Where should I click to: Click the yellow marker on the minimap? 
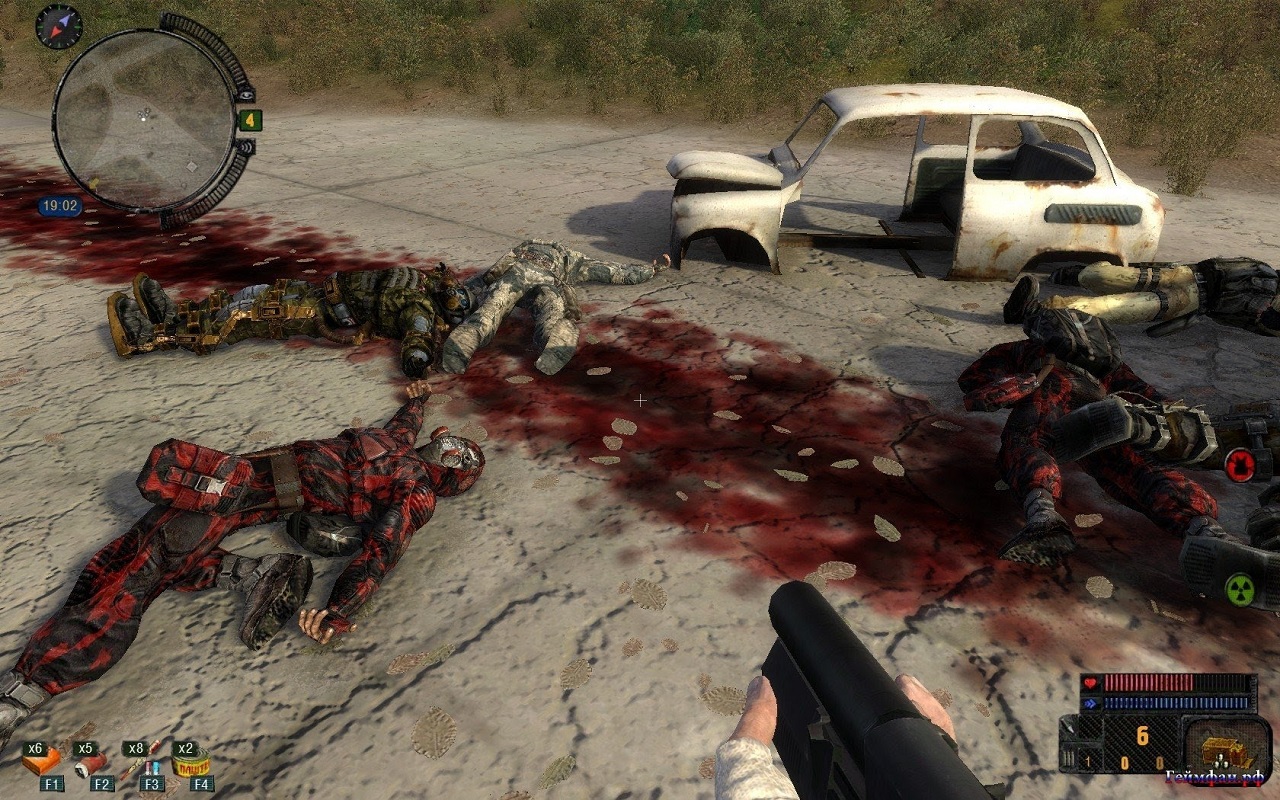coord(93,184)
